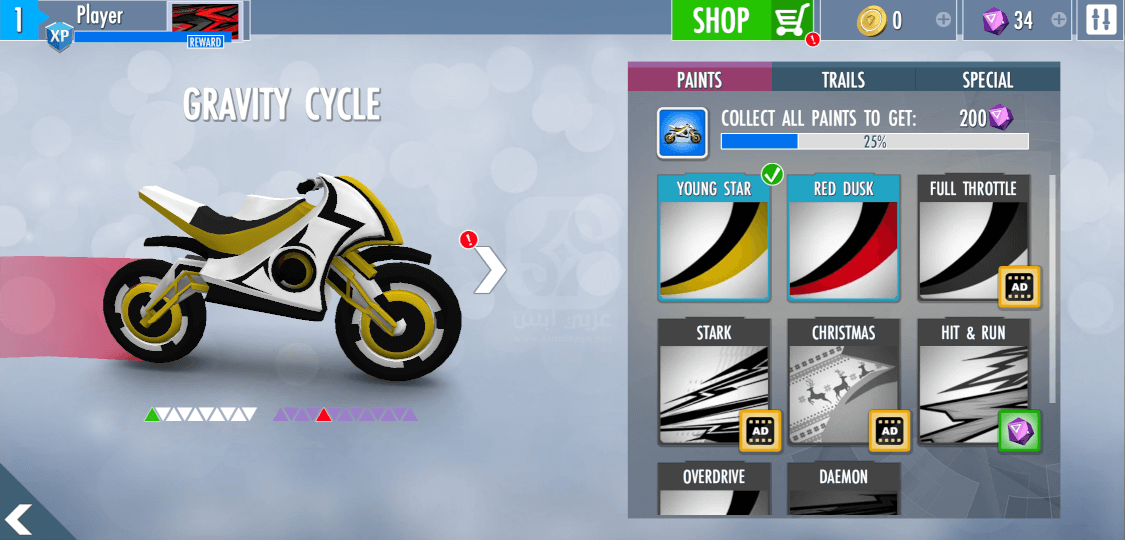Screen dimensions: 1125x540
Task: Select the Daemon paint tile
Action: (844, 489)
